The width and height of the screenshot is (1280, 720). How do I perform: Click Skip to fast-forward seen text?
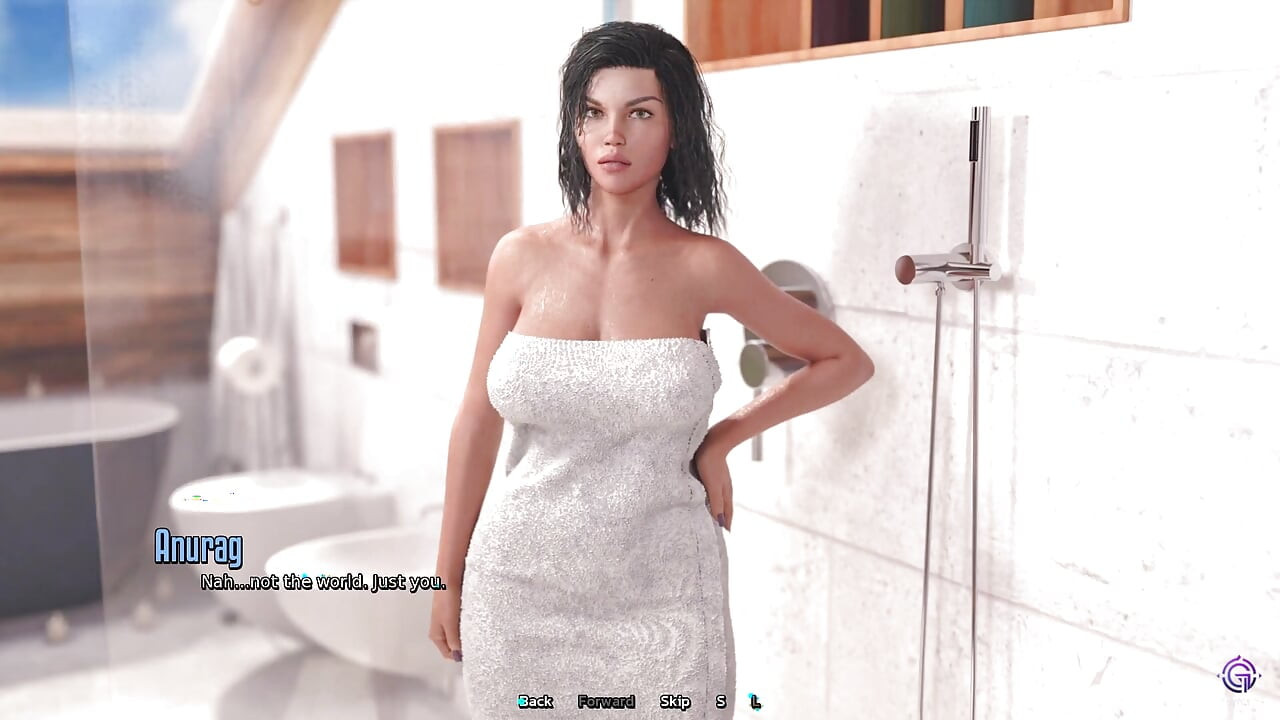pyautogui.click(x=676, y=702)
